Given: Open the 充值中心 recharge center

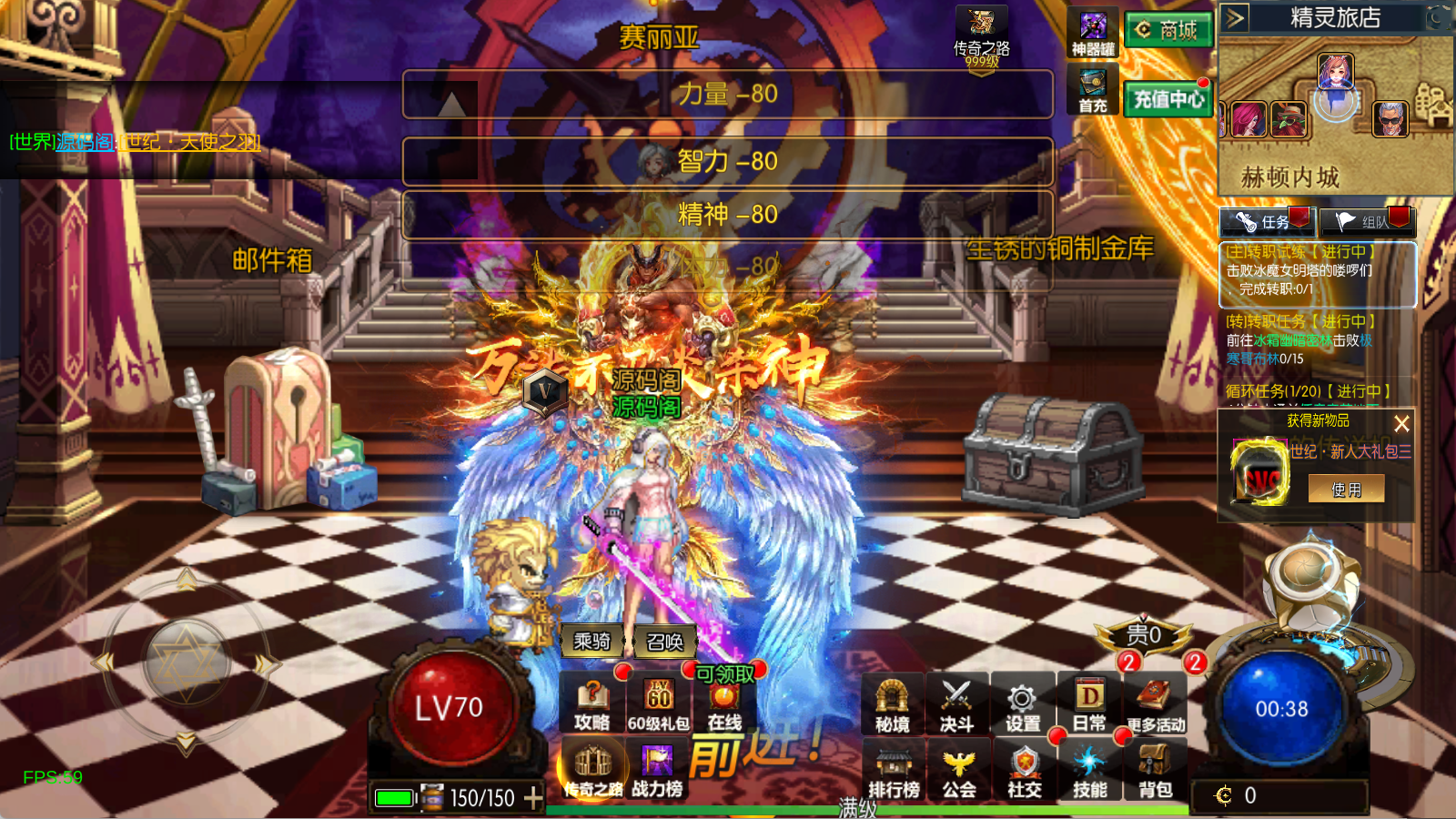Looking at the screenshot, I should (1168, 98).
